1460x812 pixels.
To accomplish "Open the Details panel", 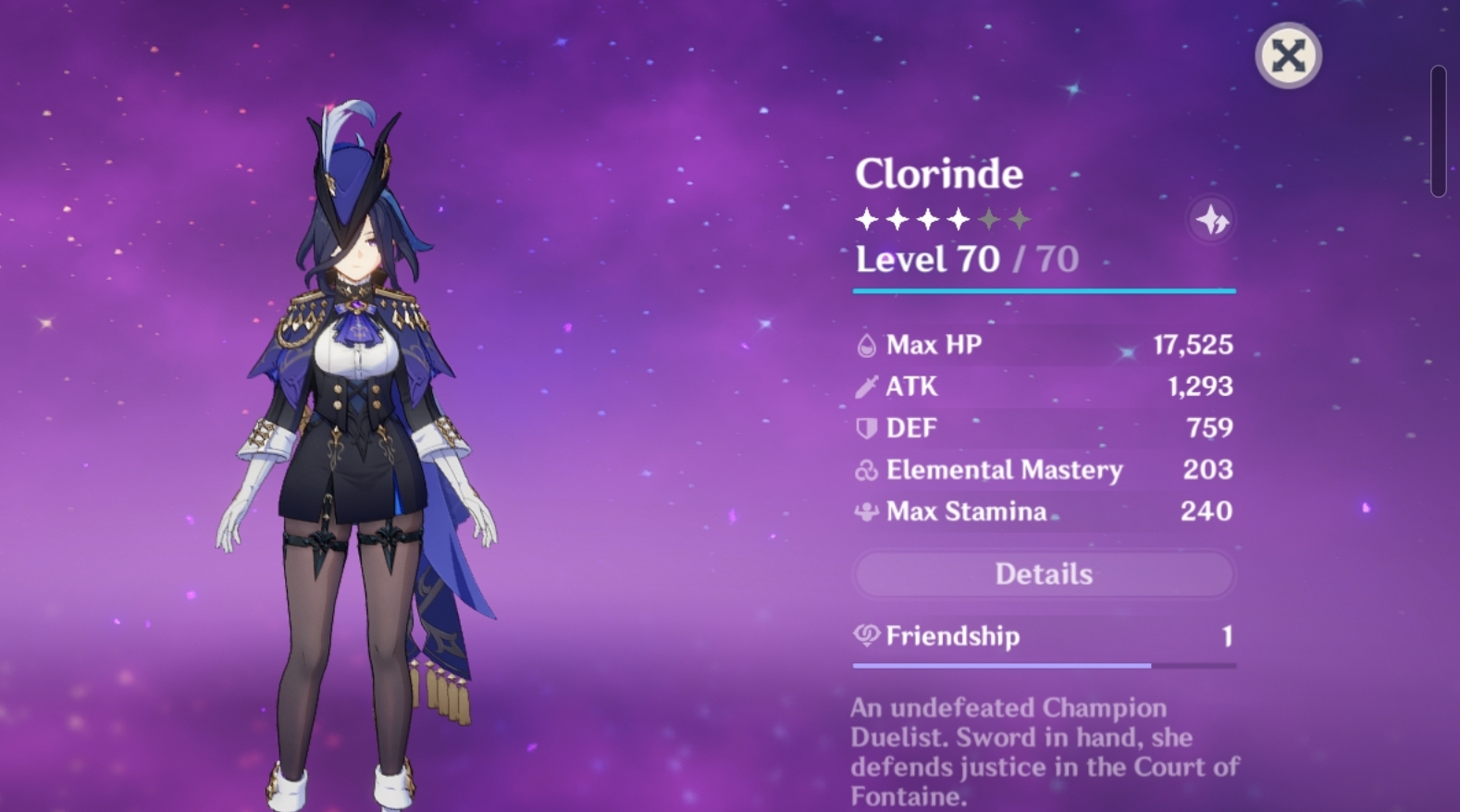I will tap(1044, 573).
